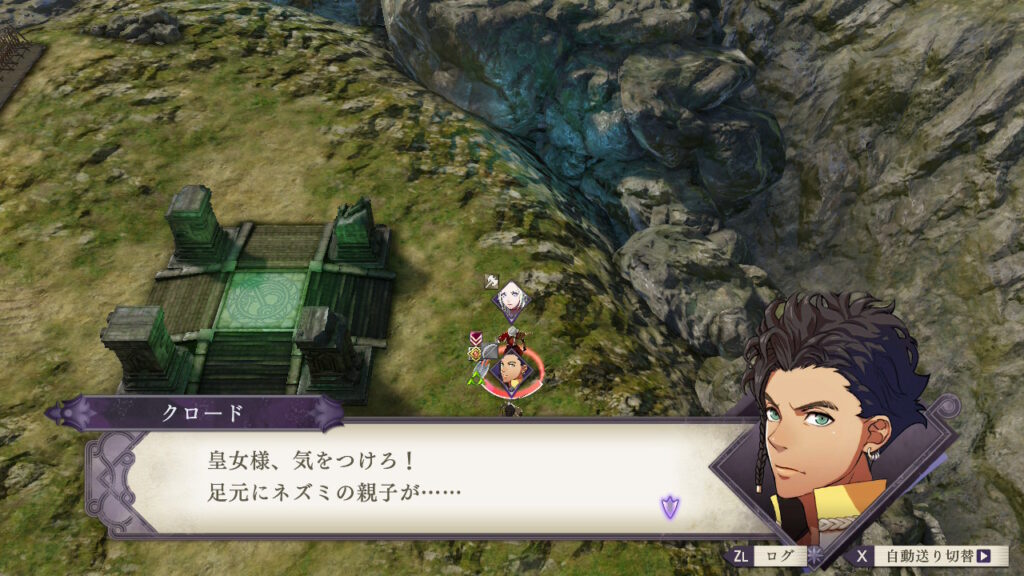
Task: Select the white-haired unit portrait marker
Action: coord(510,299)
